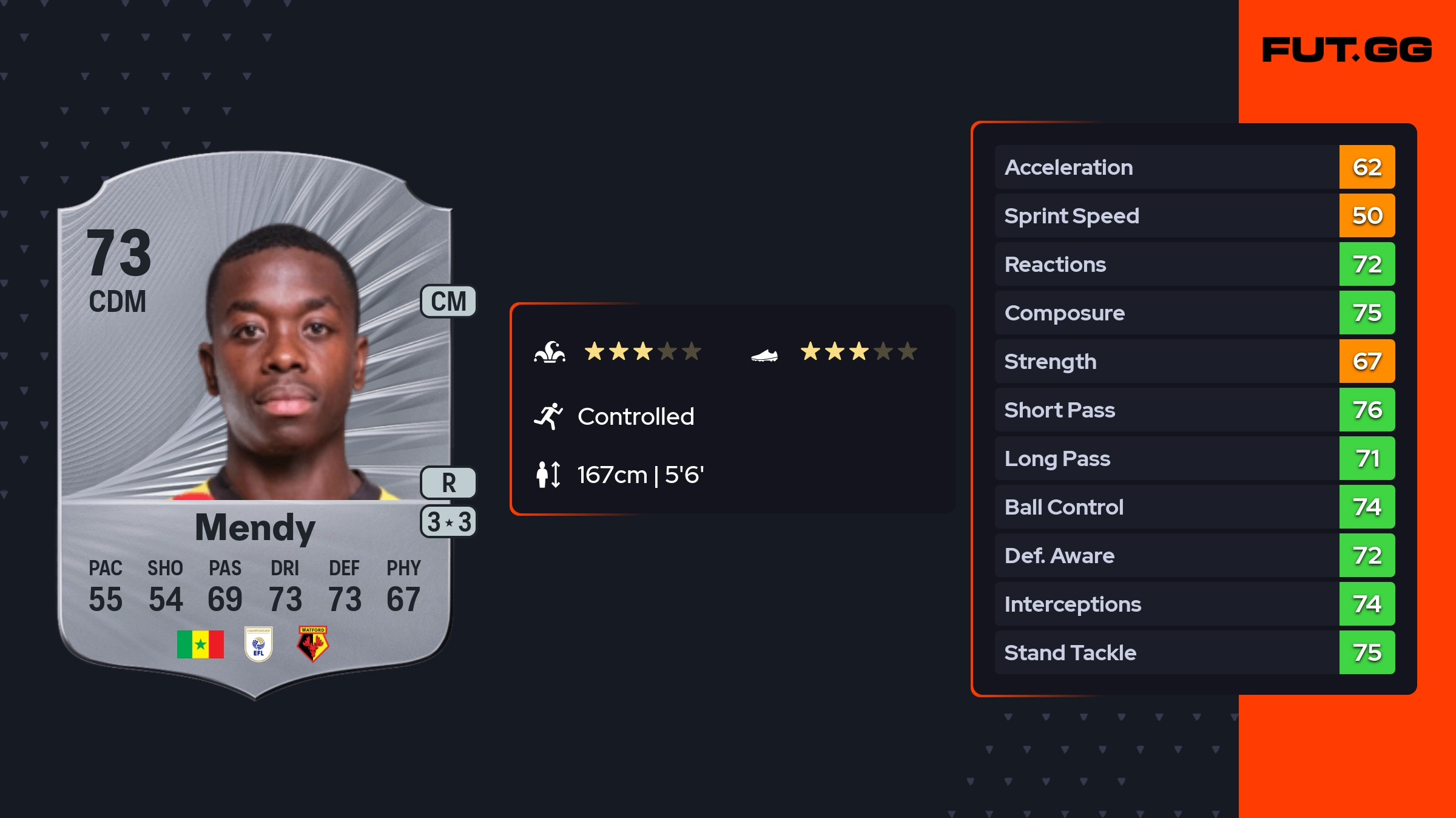Open the FUT.GG logo

[1347, 50]
